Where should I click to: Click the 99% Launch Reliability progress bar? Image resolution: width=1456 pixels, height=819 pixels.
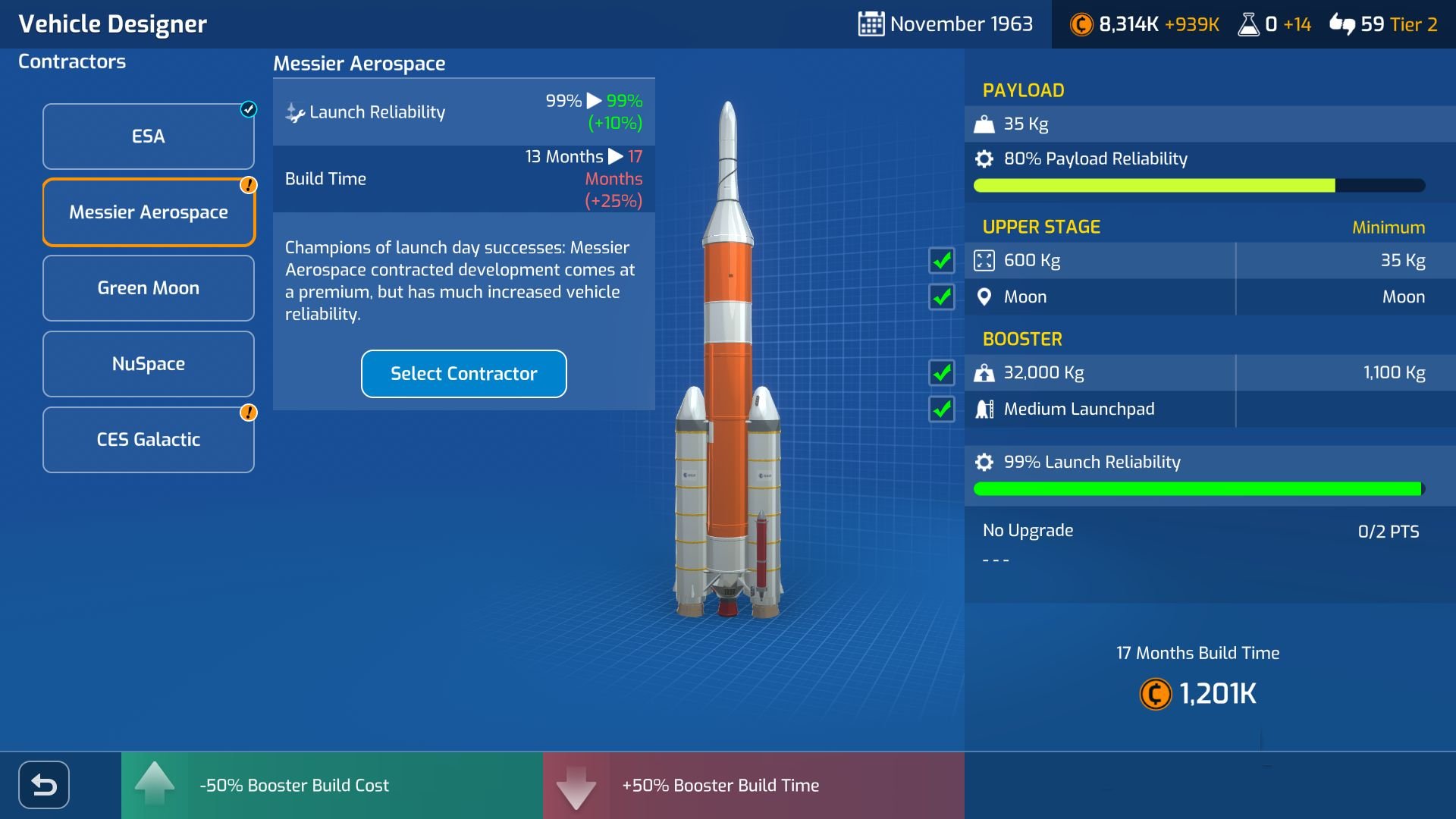[x=1197, y=489]
